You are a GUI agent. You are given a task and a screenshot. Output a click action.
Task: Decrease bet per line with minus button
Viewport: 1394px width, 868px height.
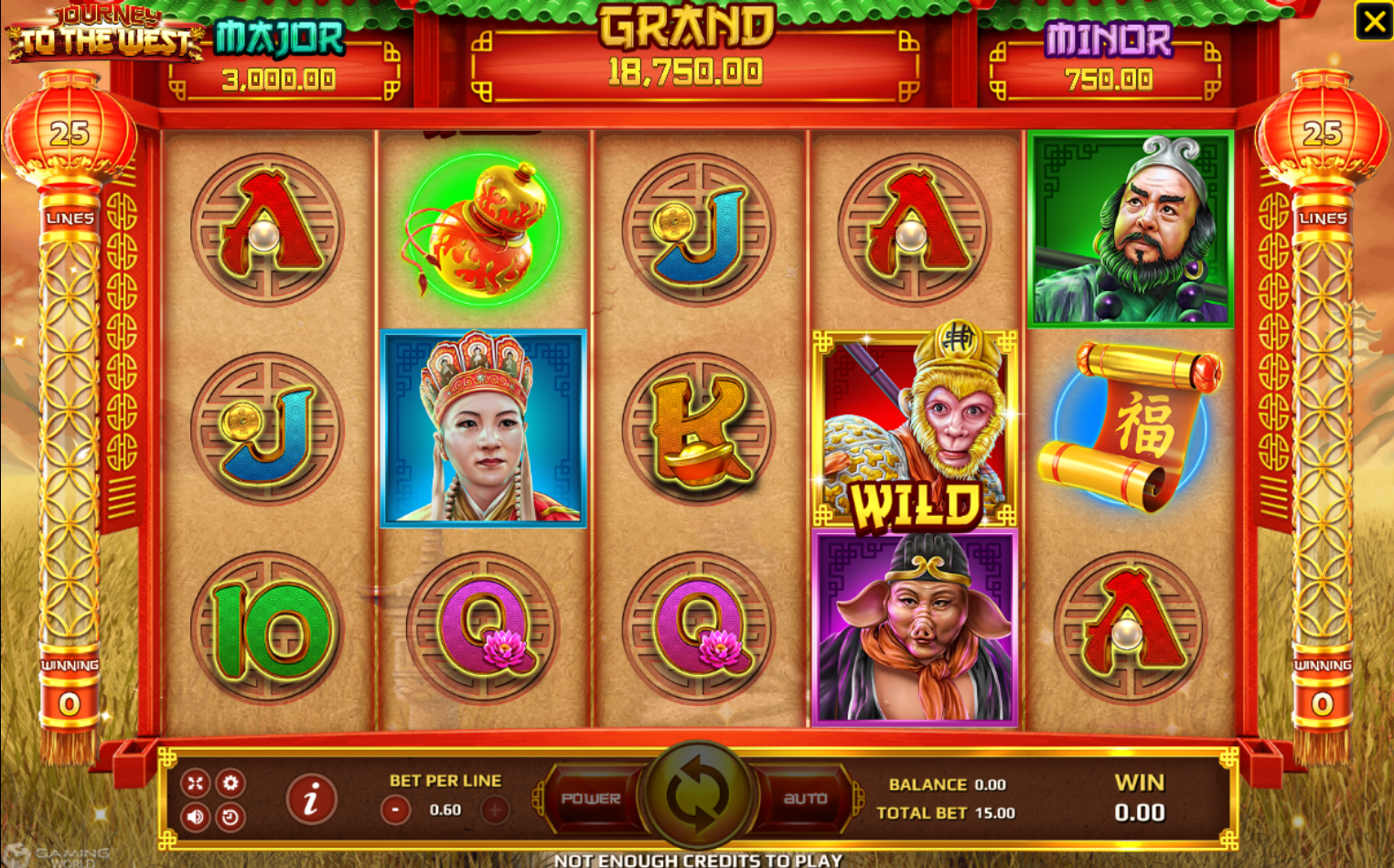(395, 809)
